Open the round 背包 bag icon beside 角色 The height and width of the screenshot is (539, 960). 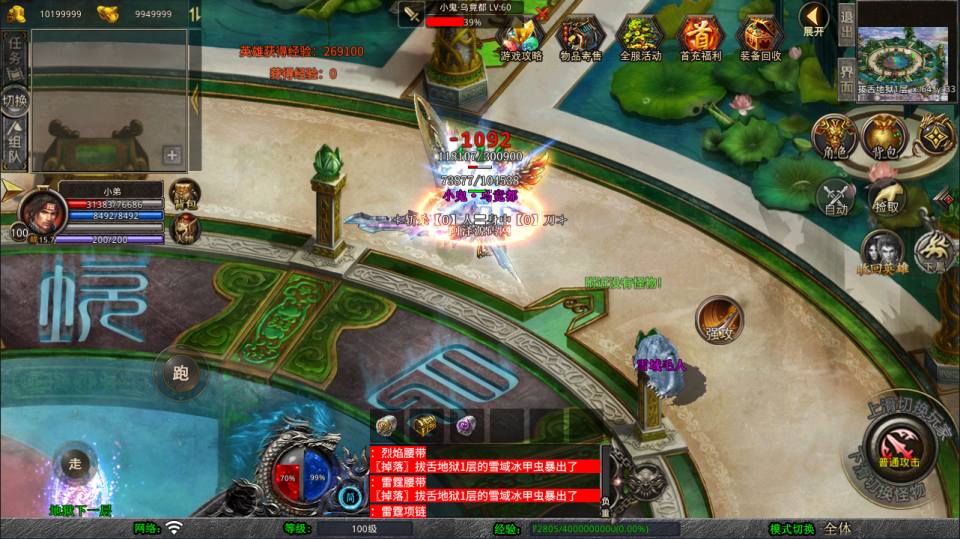(882, 137)
